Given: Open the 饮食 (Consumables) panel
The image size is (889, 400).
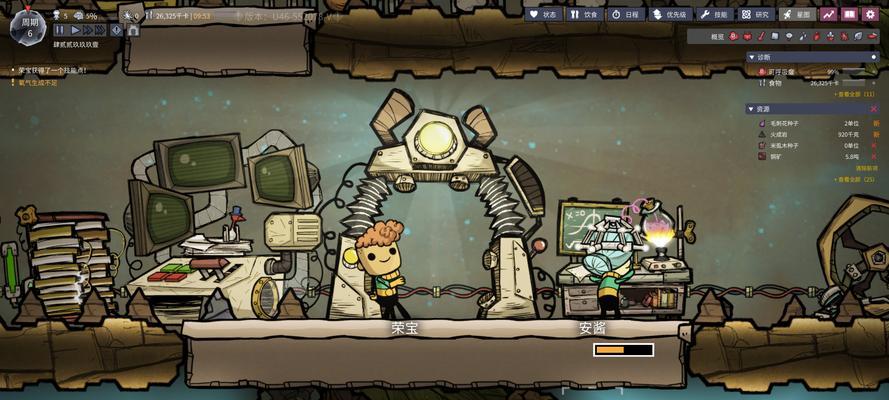Looking at the screenshot, I should tap(584, 15).
